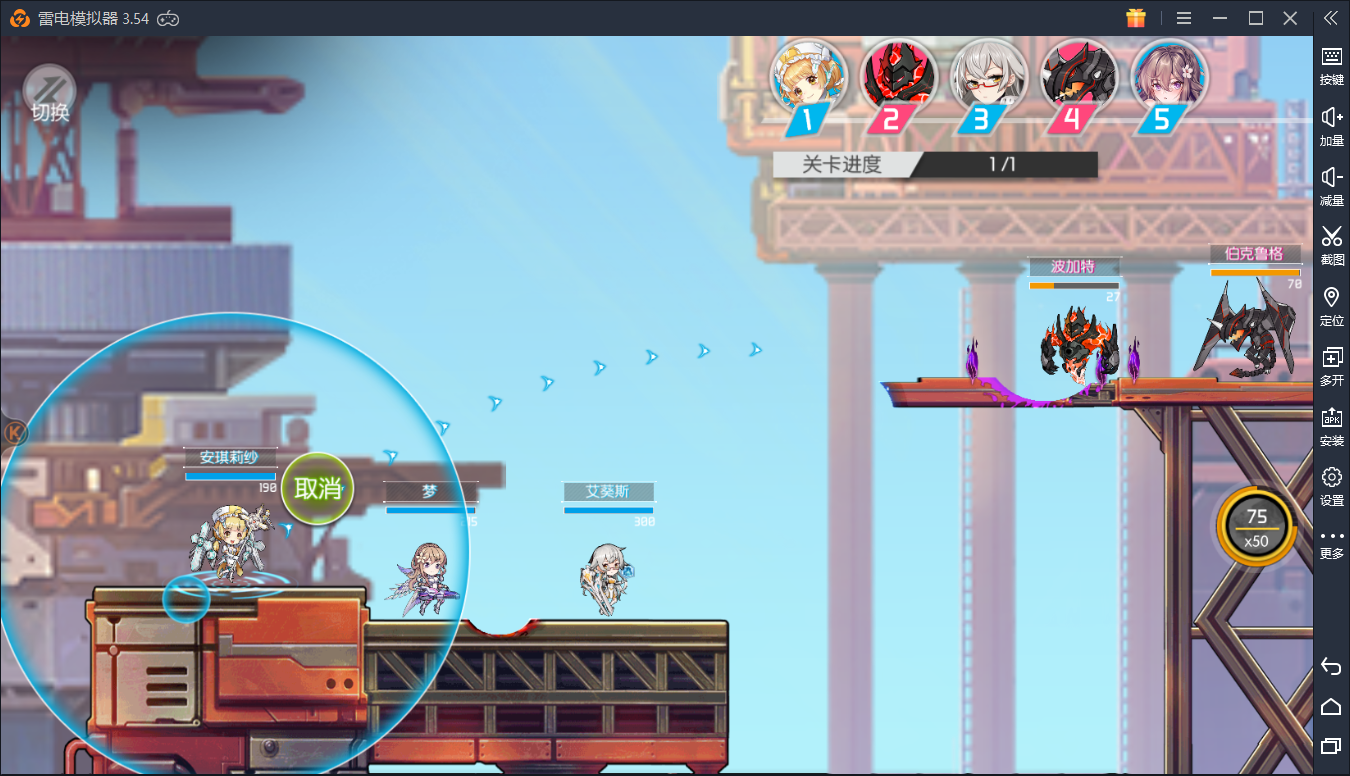Lower volume with the 减量 button
Screen dimensions: 1350x776
point(1331,185)
